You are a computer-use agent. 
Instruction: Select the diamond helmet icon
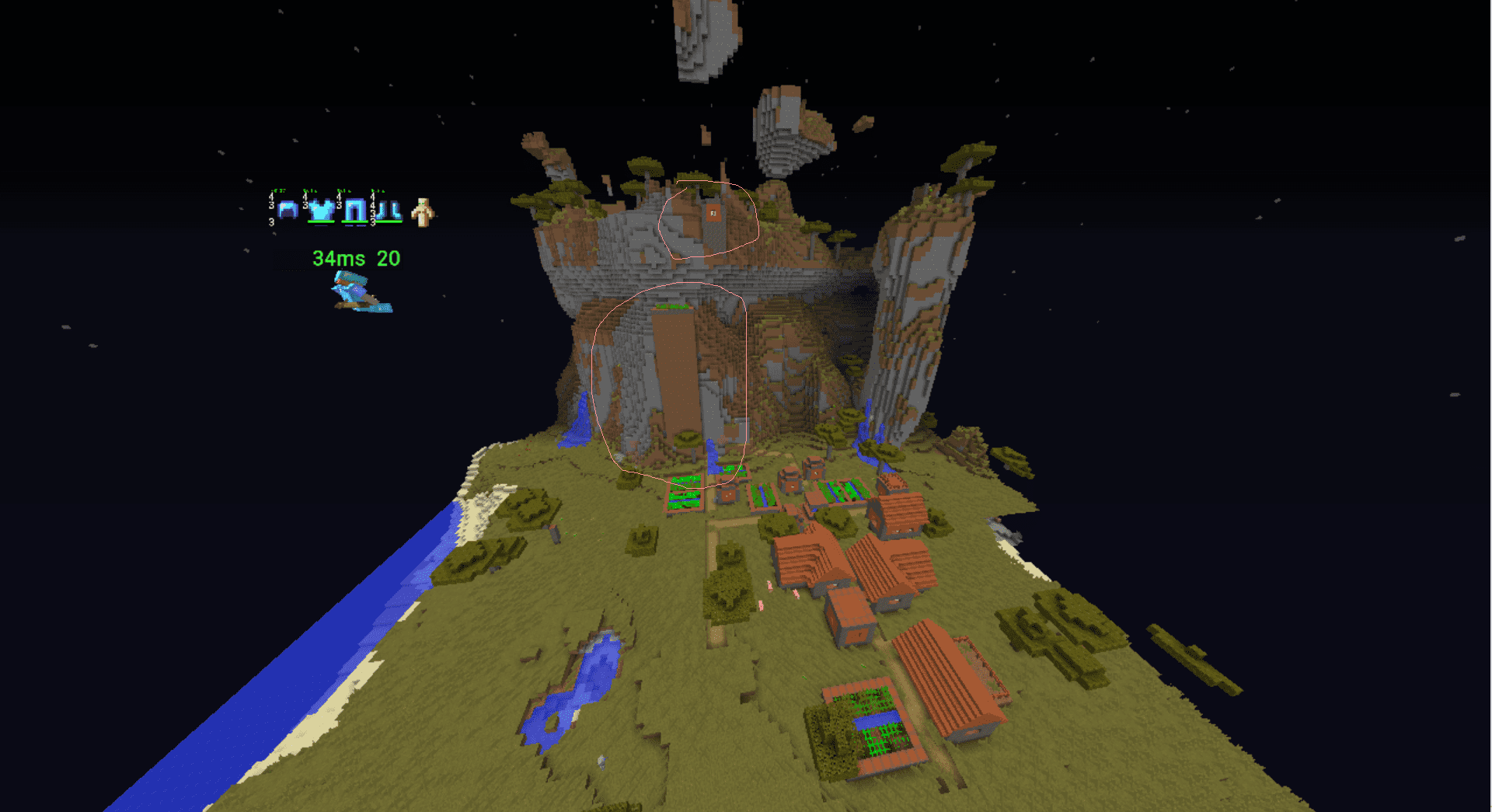(288, 210)
